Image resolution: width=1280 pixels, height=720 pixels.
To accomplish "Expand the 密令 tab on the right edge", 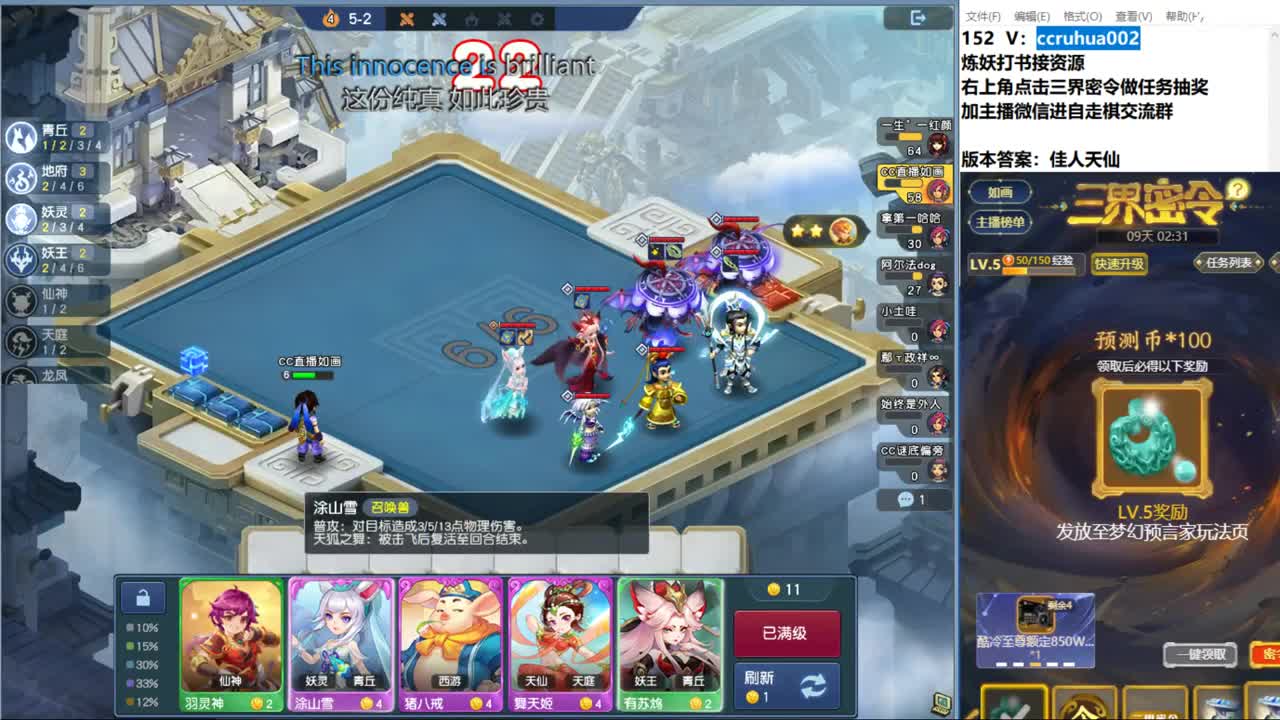I will tap(1271, 655).
